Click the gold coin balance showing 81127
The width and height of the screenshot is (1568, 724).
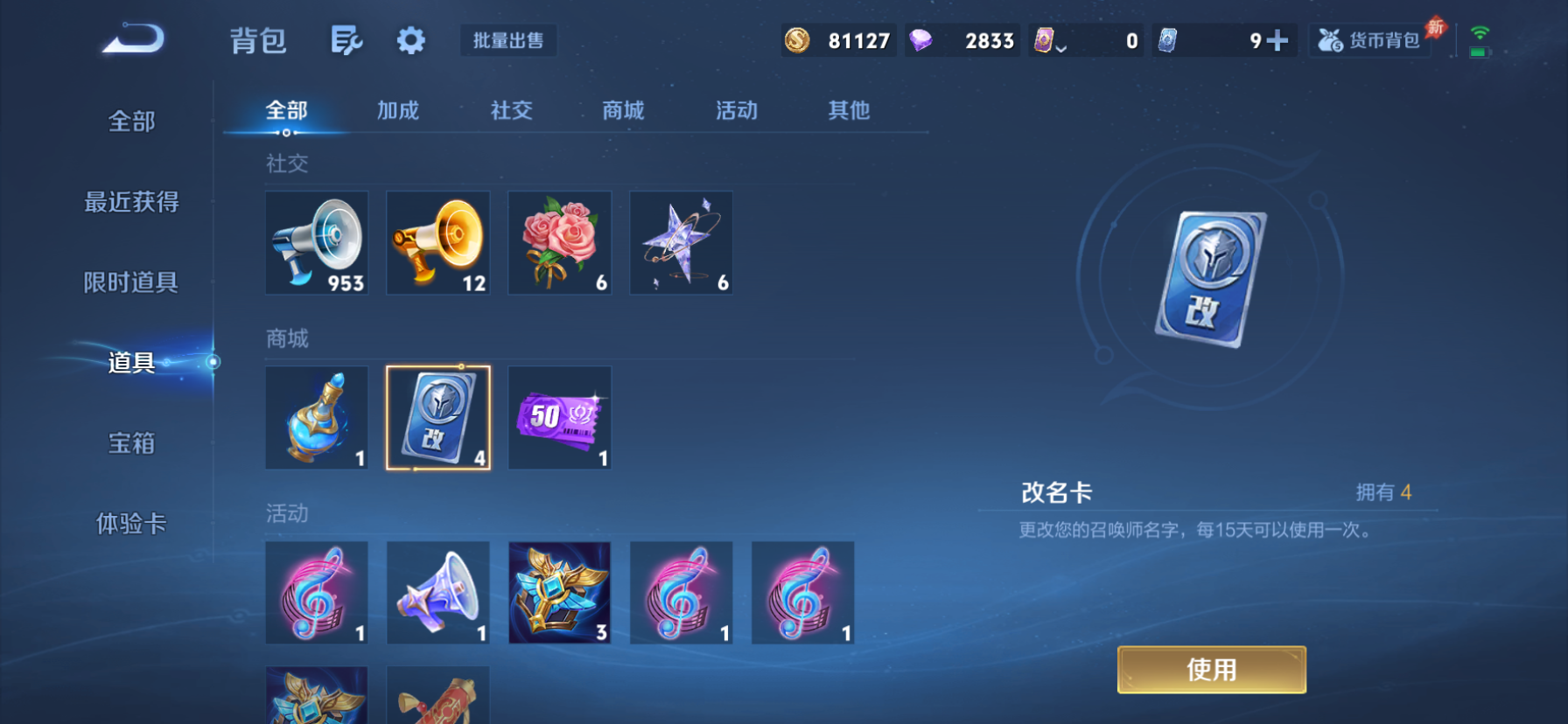pos(837,40)
